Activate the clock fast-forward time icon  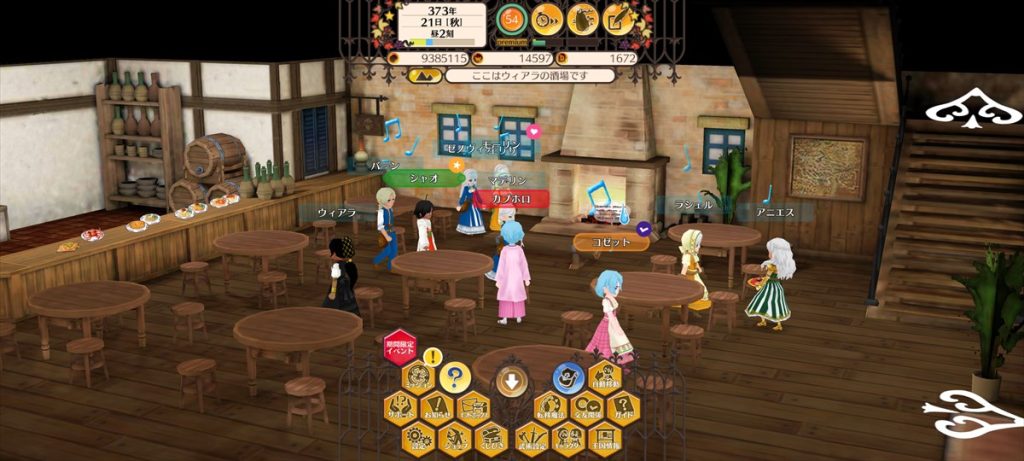point(546,17)
